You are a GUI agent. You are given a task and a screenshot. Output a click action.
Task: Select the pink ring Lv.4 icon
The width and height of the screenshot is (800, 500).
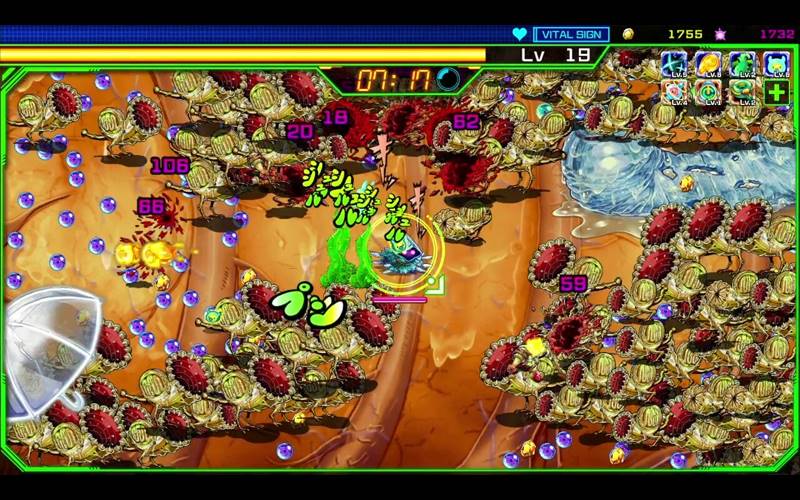click(x=675, y=93)
